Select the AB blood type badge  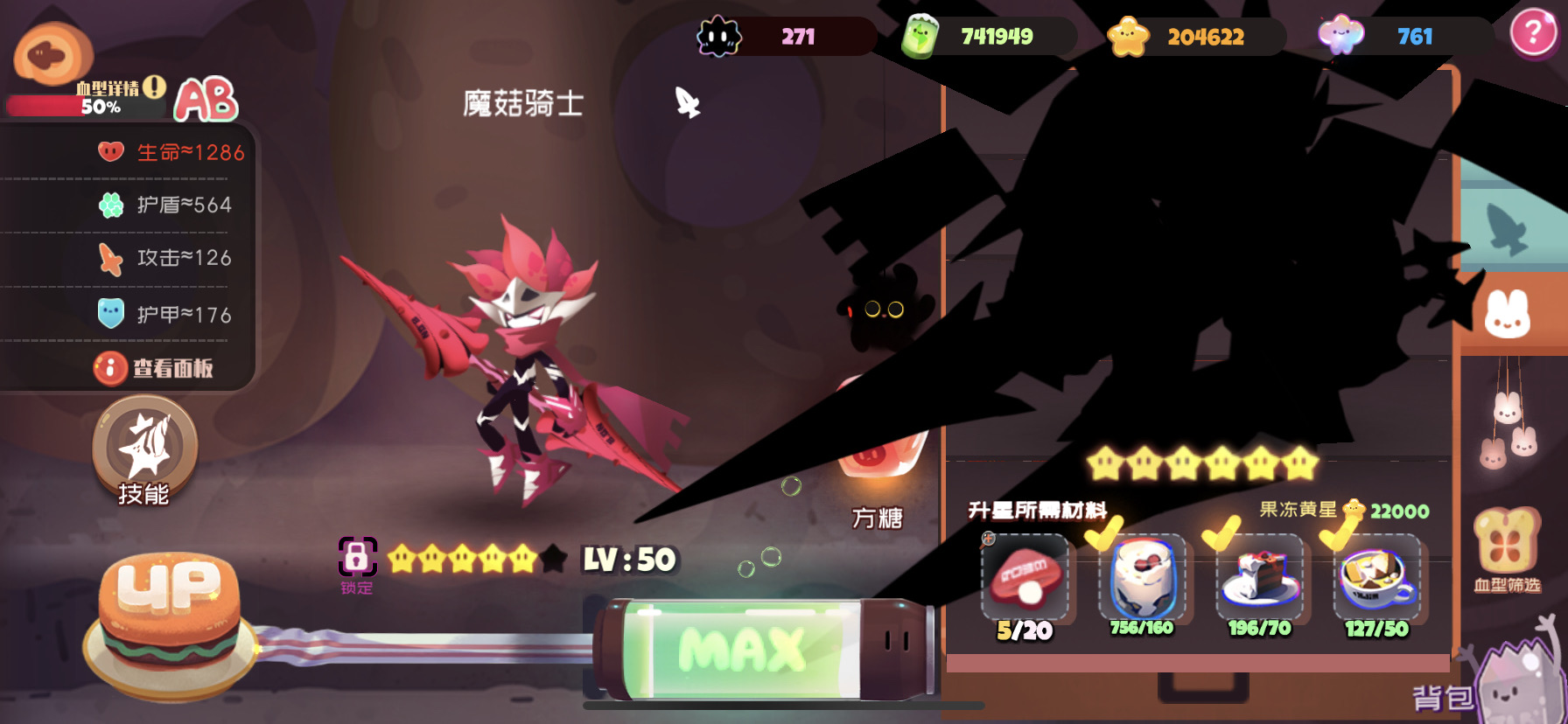click(205, 101)
